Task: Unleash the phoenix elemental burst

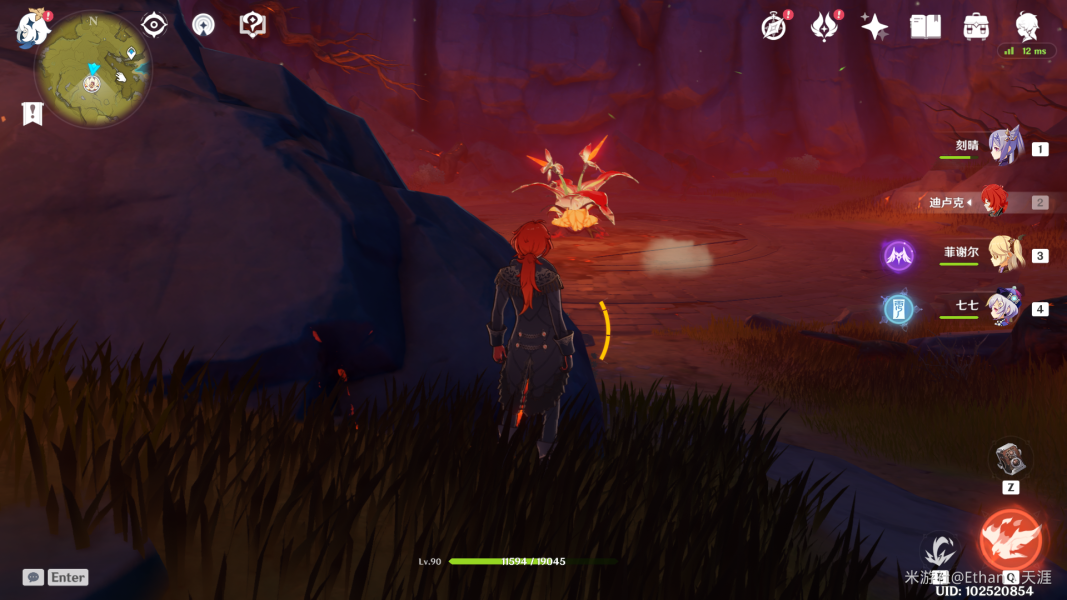Action: click(x=1011, y=541)
